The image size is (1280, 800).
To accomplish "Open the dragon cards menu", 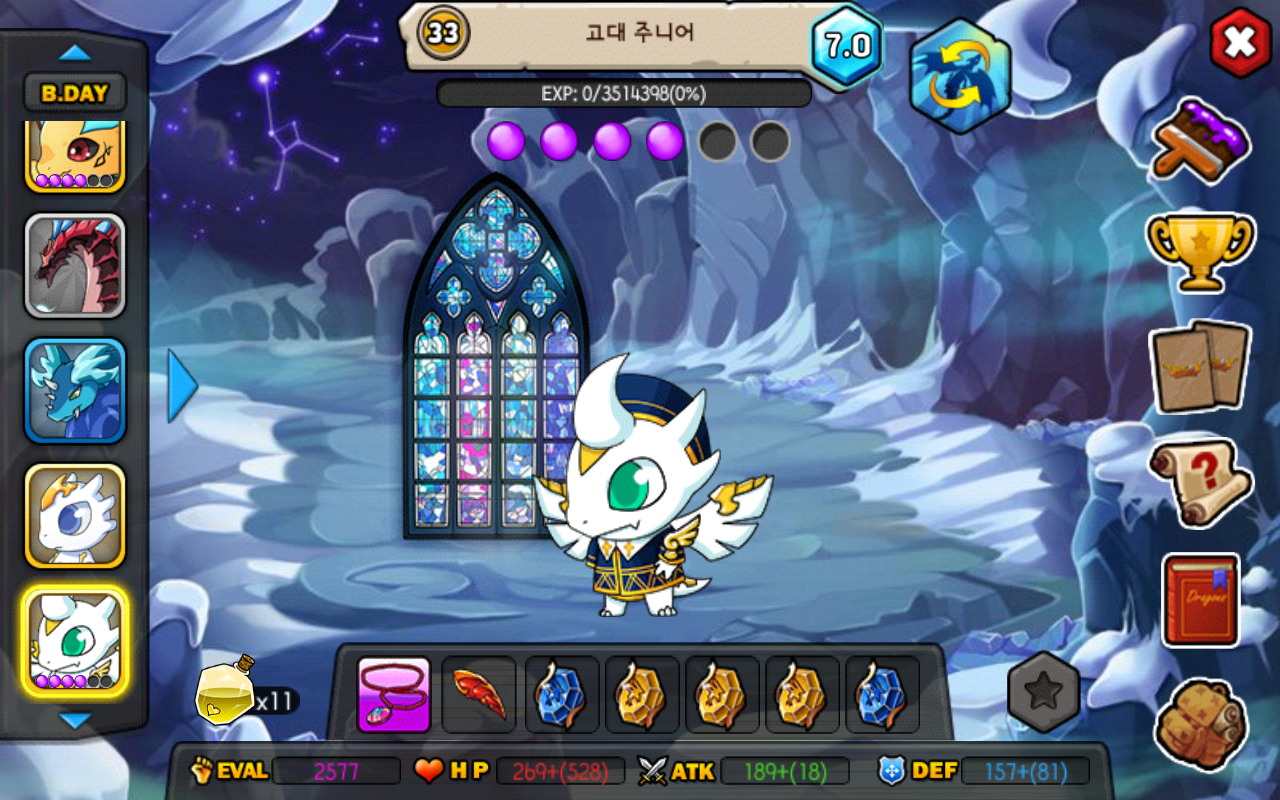I will coord(1199,366).
